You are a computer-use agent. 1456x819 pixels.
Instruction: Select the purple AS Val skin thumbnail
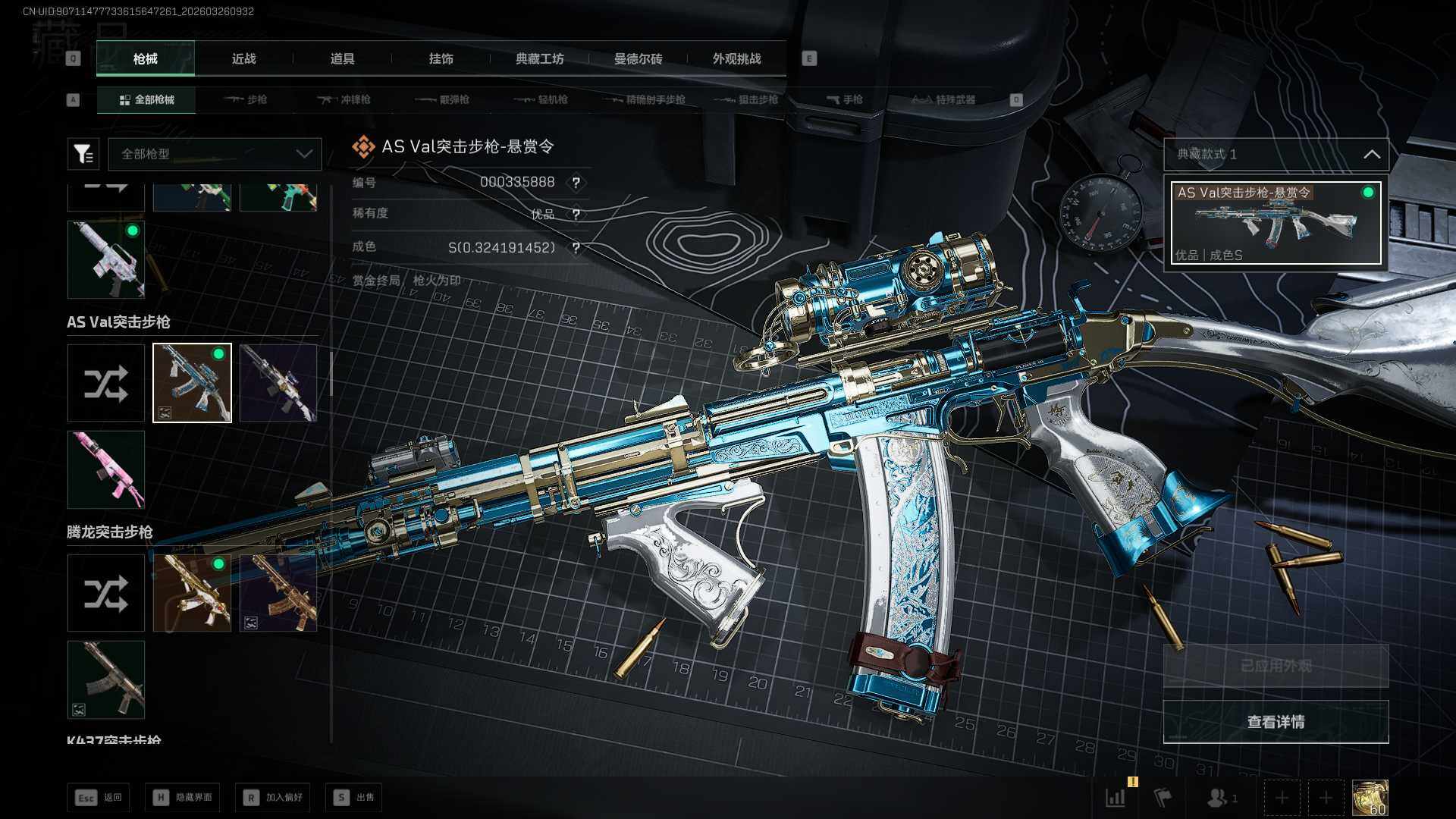pos(278,383)
